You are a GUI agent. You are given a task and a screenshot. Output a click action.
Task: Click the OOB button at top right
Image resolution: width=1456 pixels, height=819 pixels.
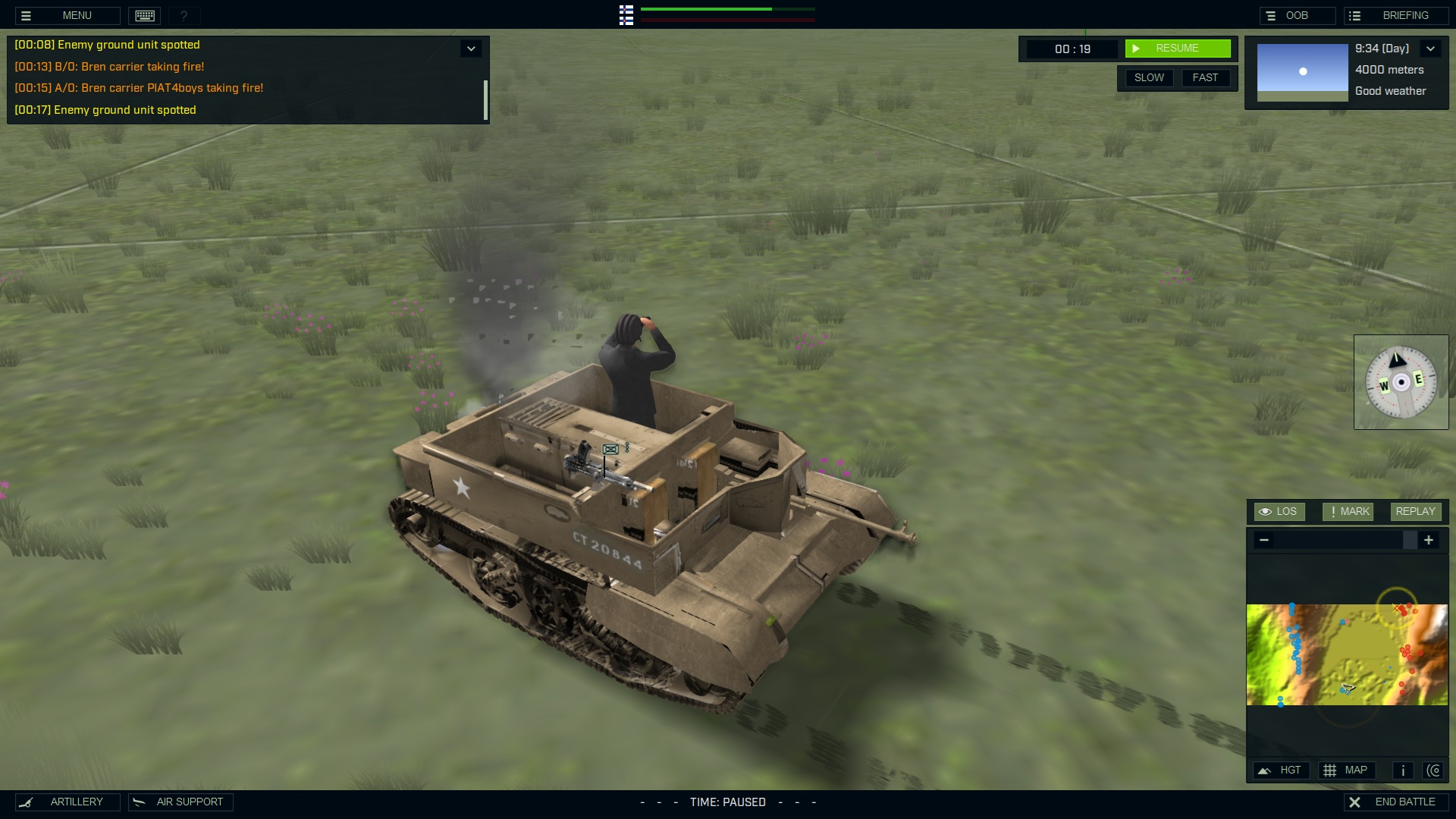click(1298, 14)
